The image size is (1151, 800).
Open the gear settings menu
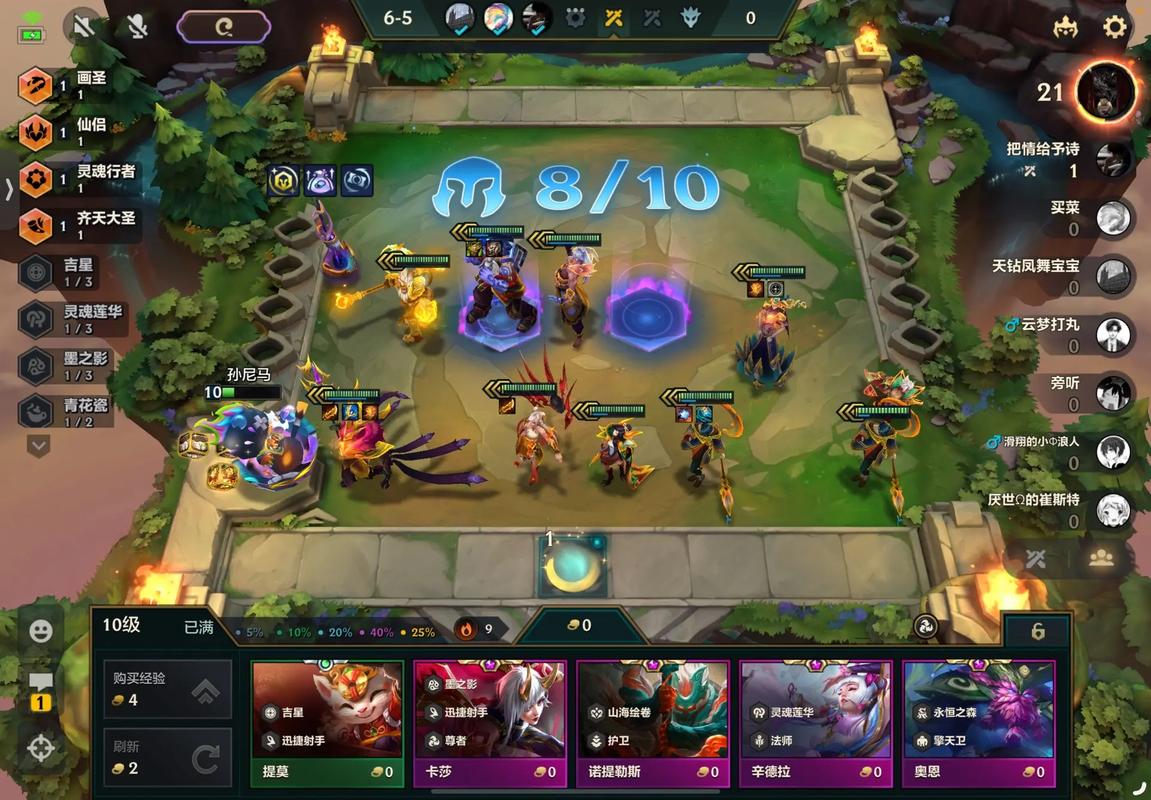click(x=1115, y=27)
